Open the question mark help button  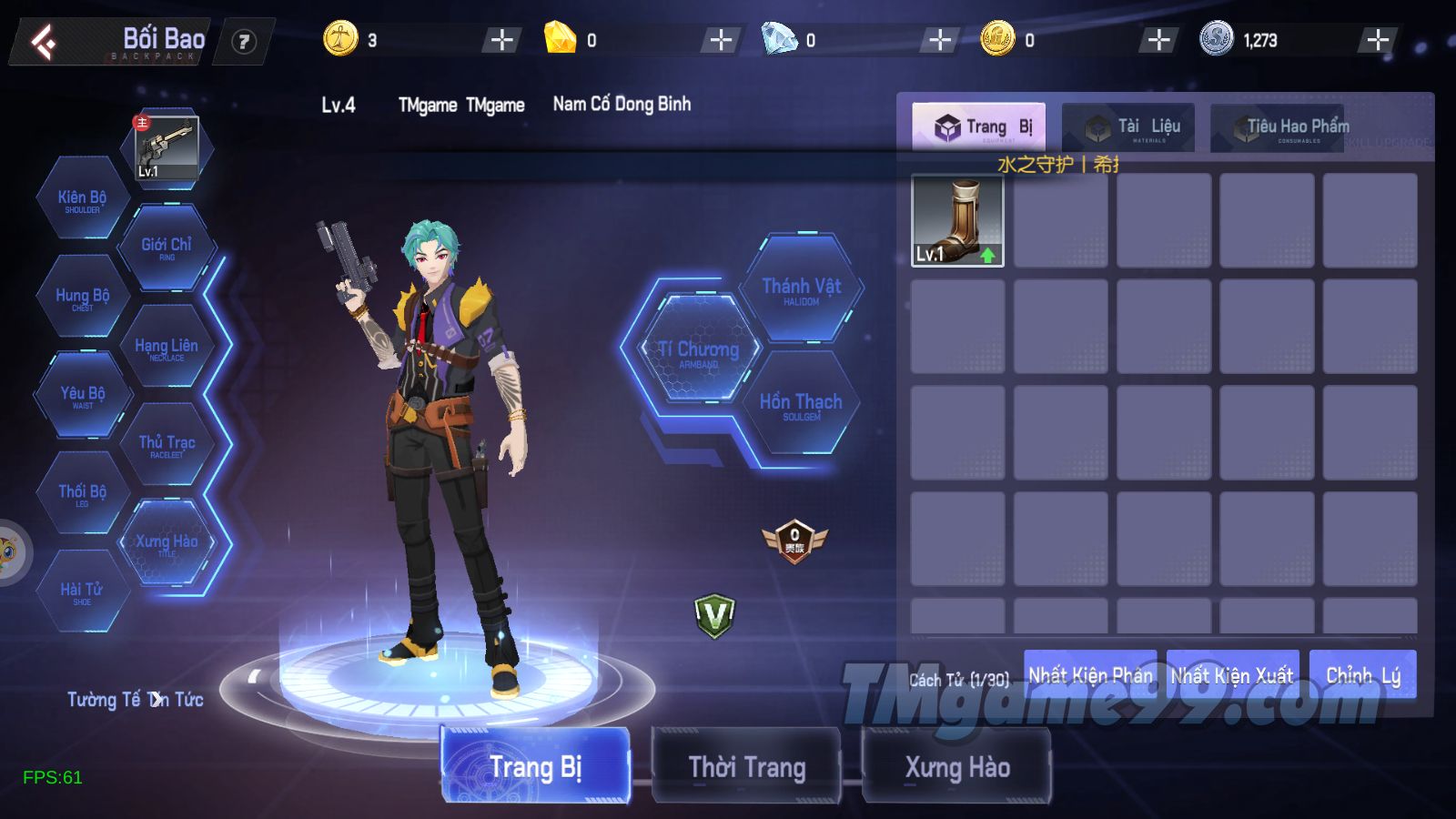coord(243,42)
